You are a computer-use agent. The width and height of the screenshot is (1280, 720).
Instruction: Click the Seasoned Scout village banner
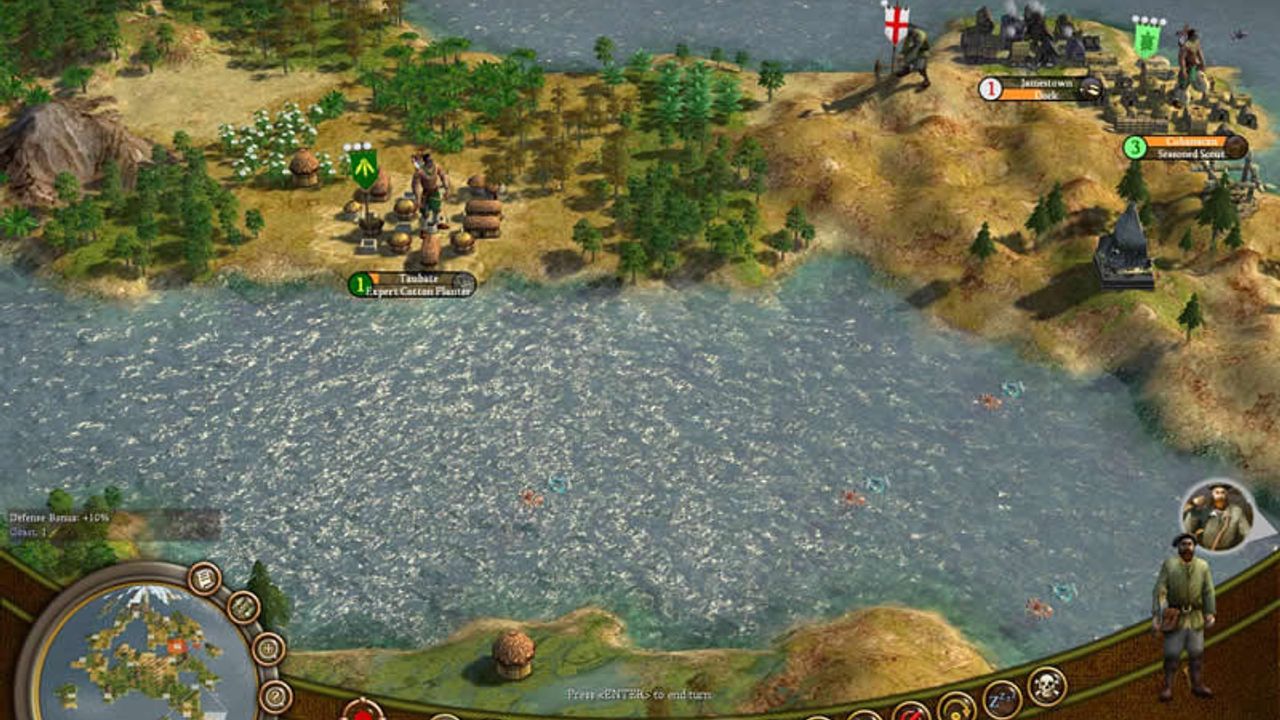1186,148
